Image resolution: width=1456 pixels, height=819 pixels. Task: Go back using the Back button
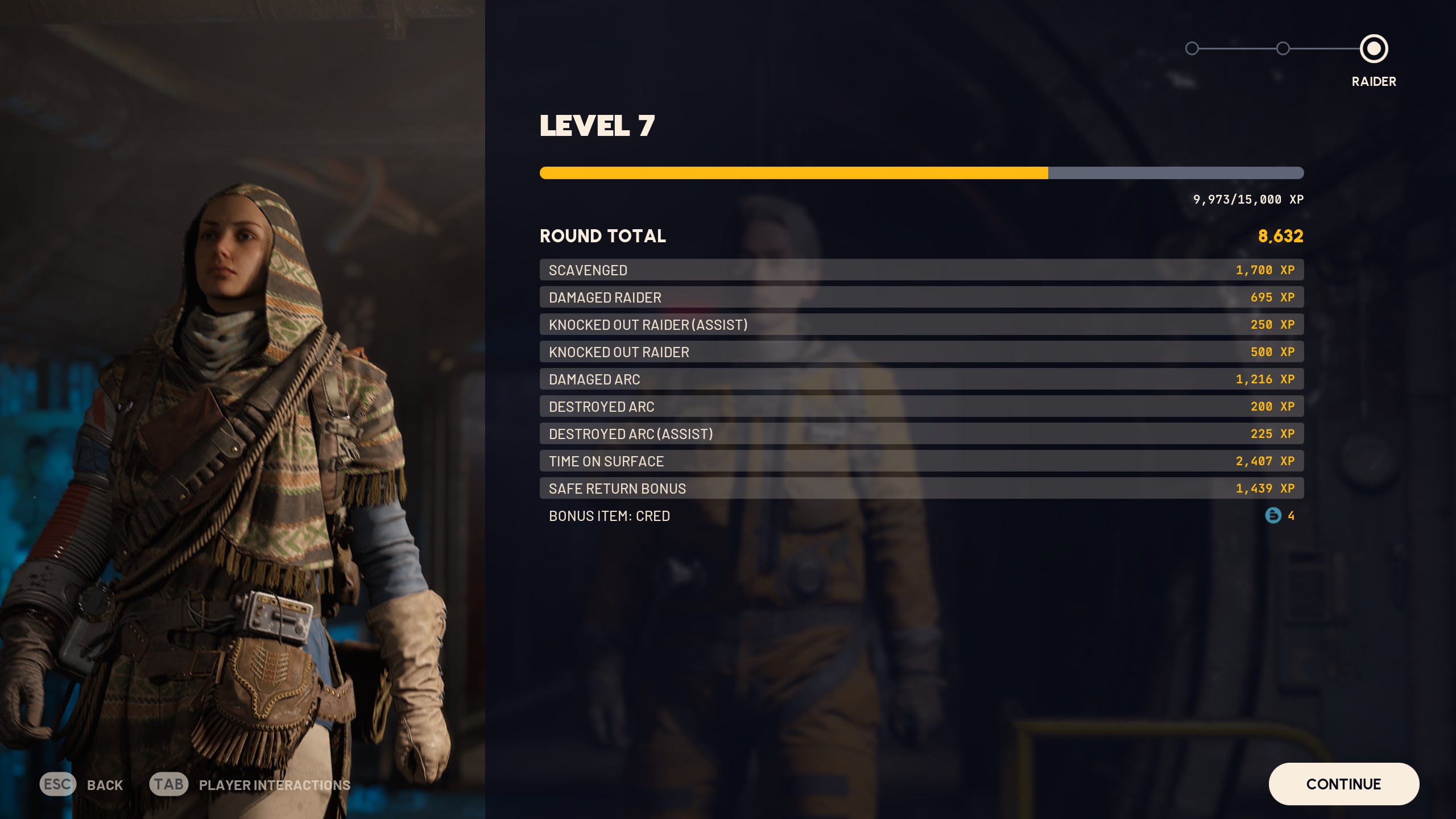[x=81, y=785]
